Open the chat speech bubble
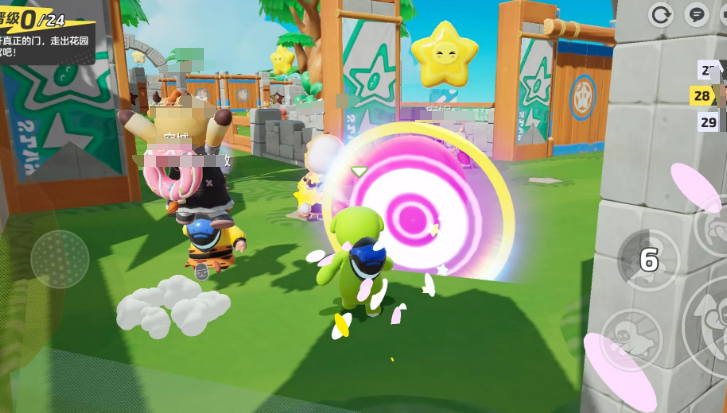This screenshot has width=727, height=413. [x=696, y=14]
